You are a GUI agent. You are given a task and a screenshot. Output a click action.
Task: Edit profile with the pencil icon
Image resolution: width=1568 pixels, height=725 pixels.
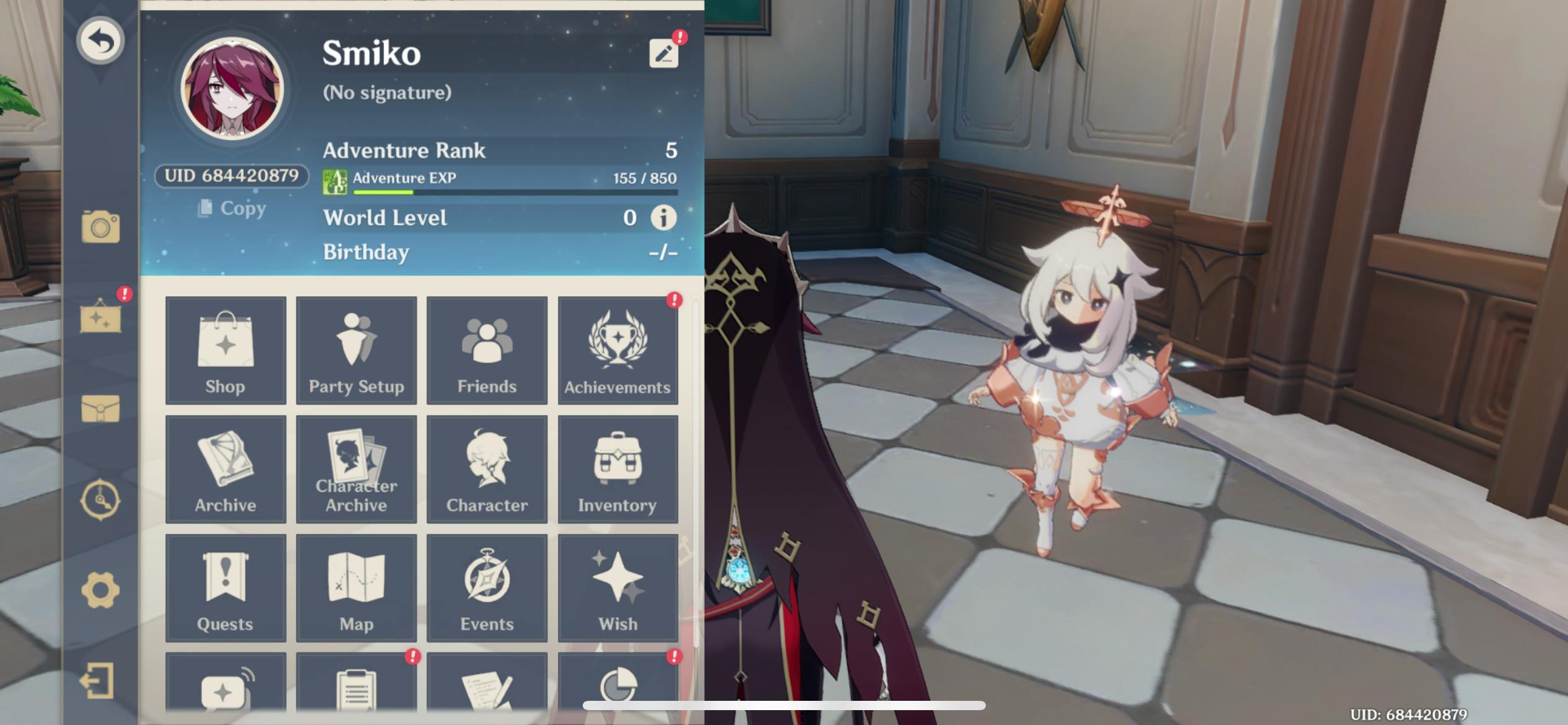[x=663, y=53]
